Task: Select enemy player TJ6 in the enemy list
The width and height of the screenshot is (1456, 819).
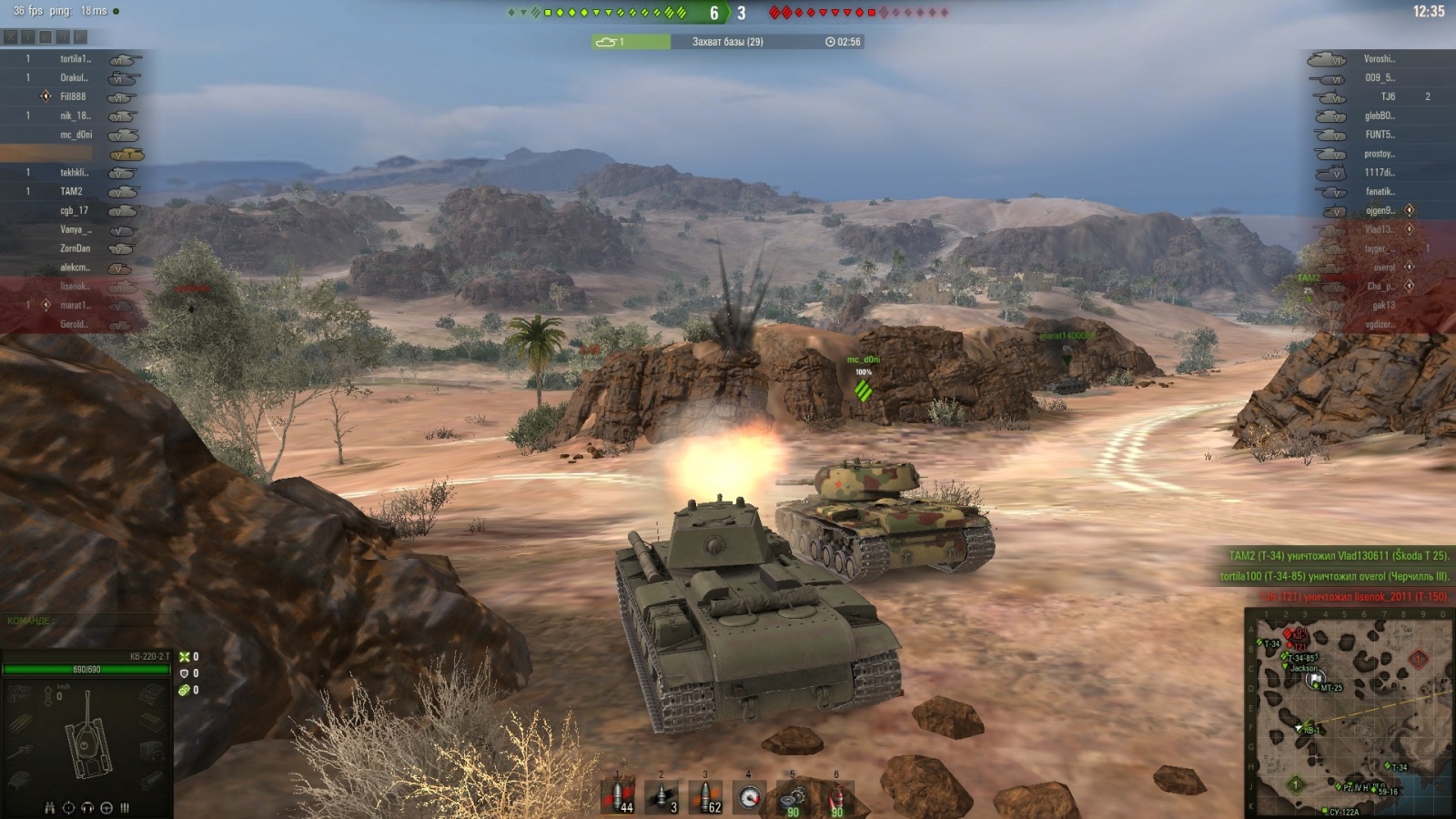Action: [1387, 96]
